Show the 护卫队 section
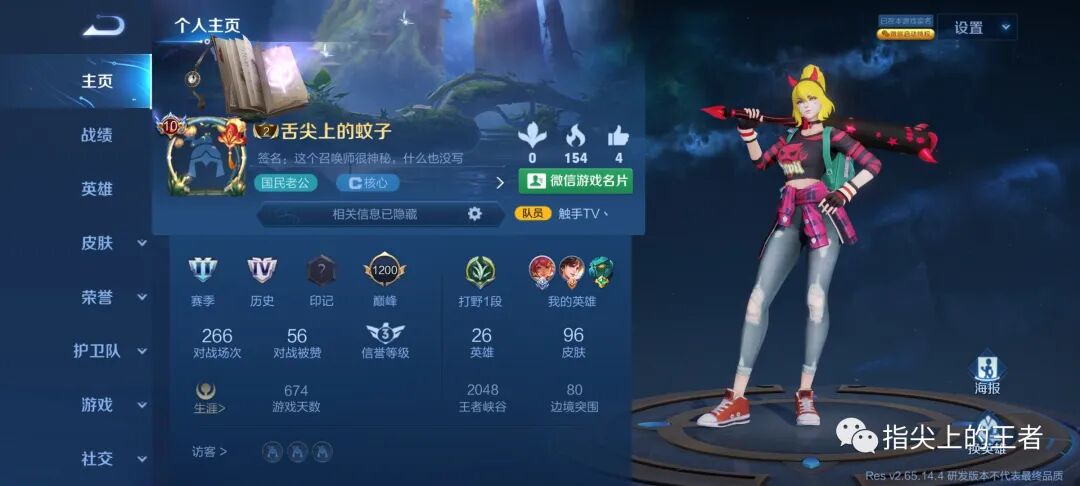Viewport: 1080px width, 486px height. pyautogui.click(x=110, y=351)
